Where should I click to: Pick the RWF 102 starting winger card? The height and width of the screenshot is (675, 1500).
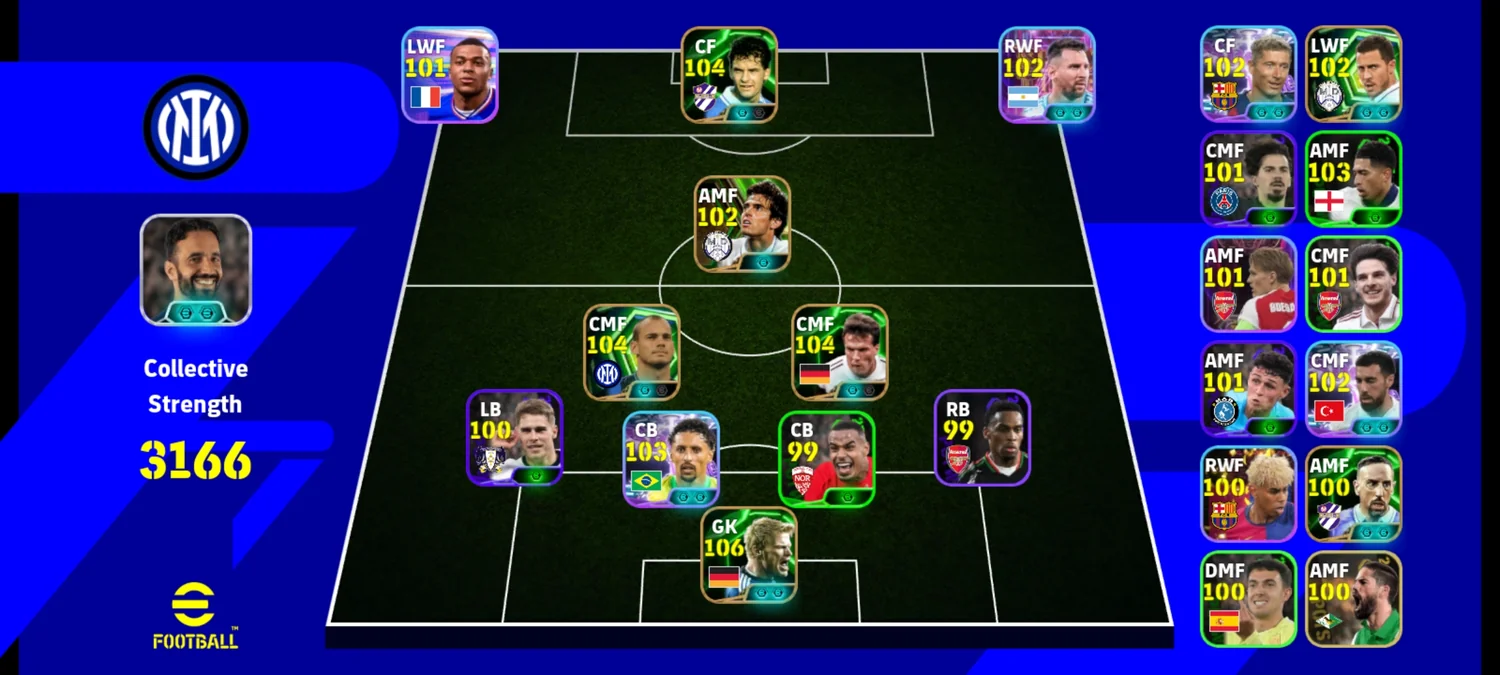click(x=1047, y=75)
